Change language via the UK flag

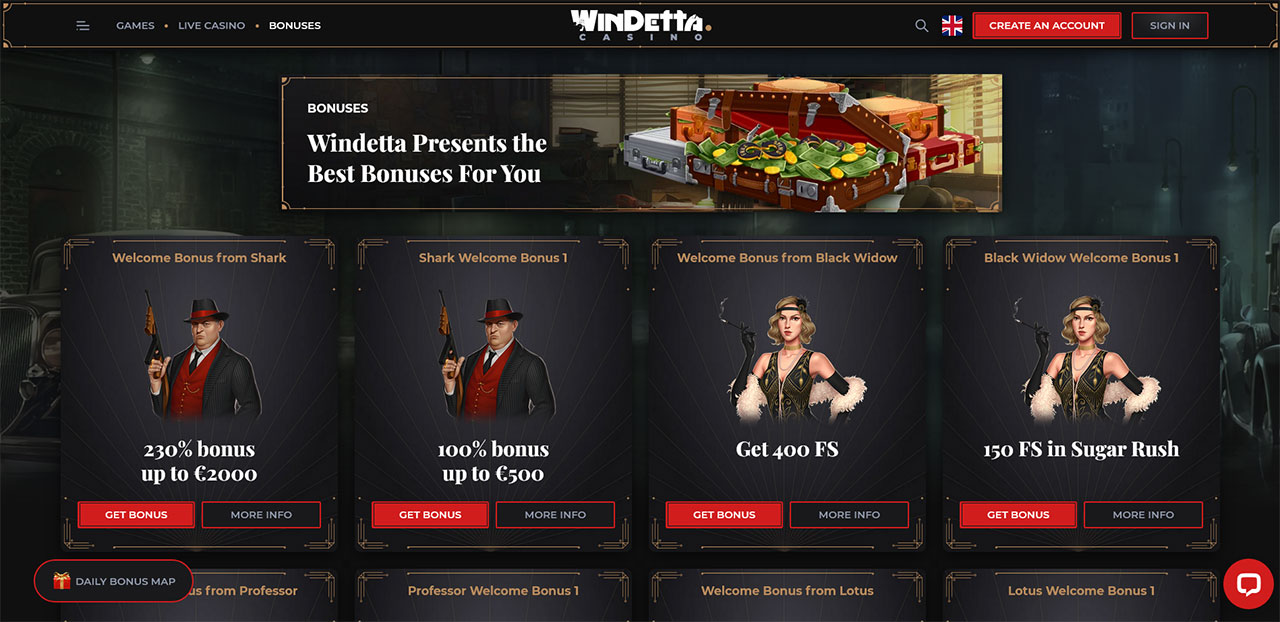point(952,26)
